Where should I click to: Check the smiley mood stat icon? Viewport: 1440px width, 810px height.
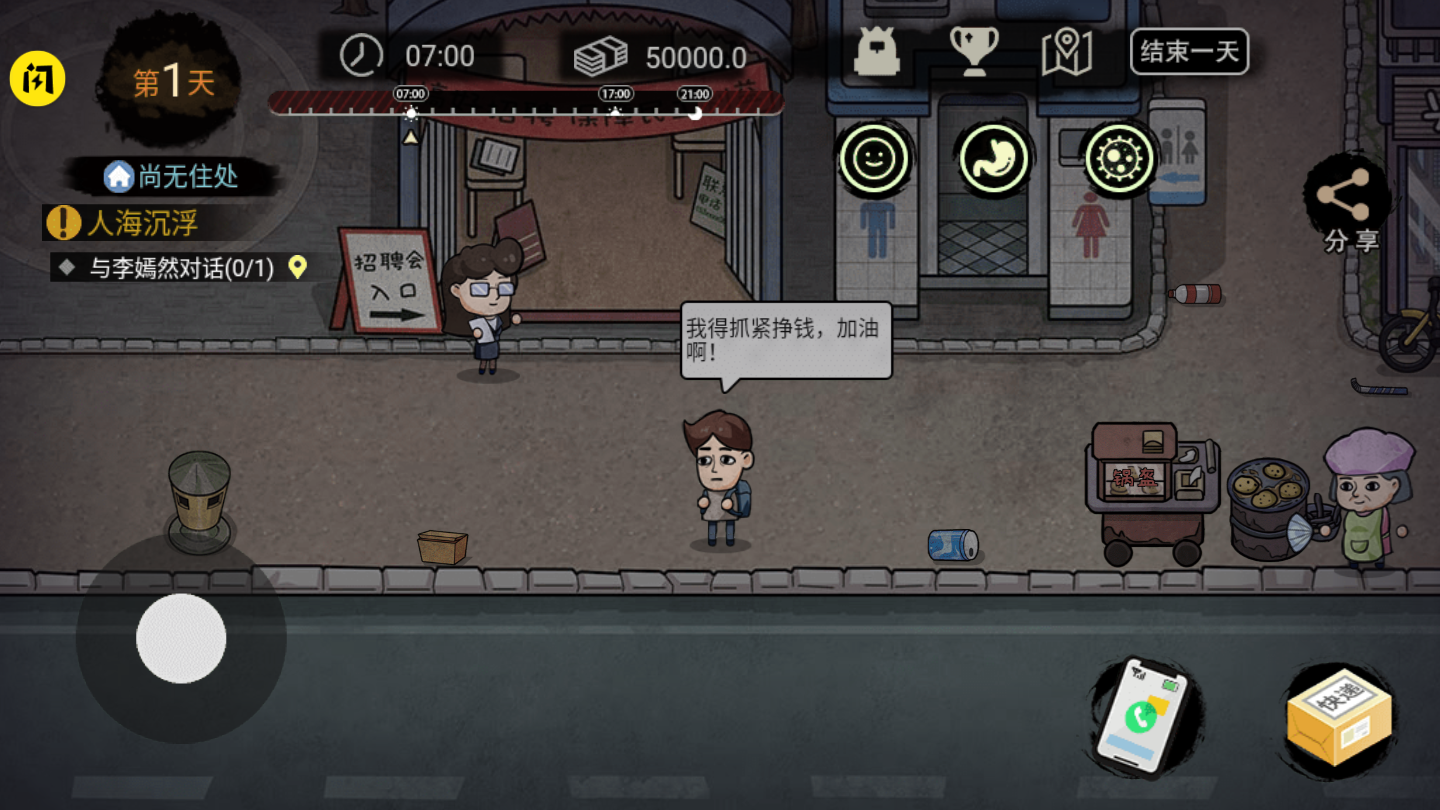(875, 158)
